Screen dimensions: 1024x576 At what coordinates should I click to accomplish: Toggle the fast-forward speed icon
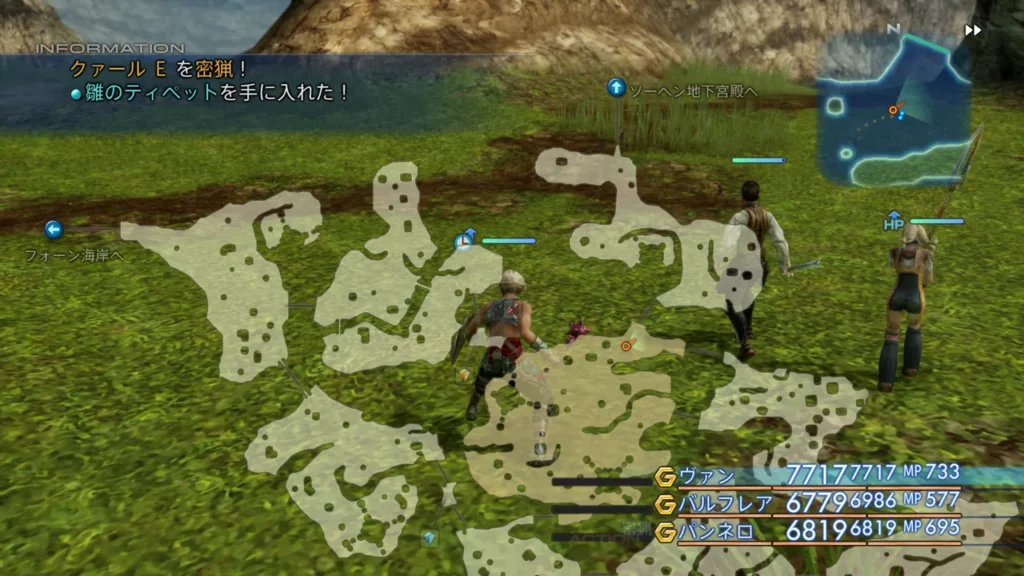pyautogui.click(x=972, y=30)
